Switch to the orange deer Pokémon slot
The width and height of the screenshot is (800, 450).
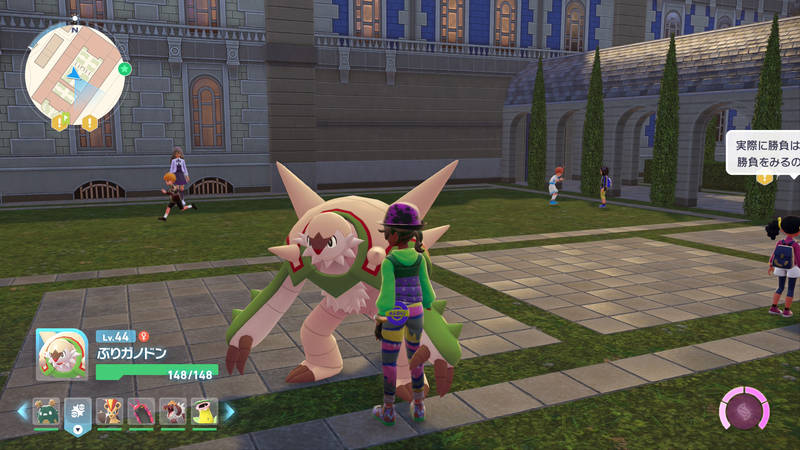(x=110, y=411)
